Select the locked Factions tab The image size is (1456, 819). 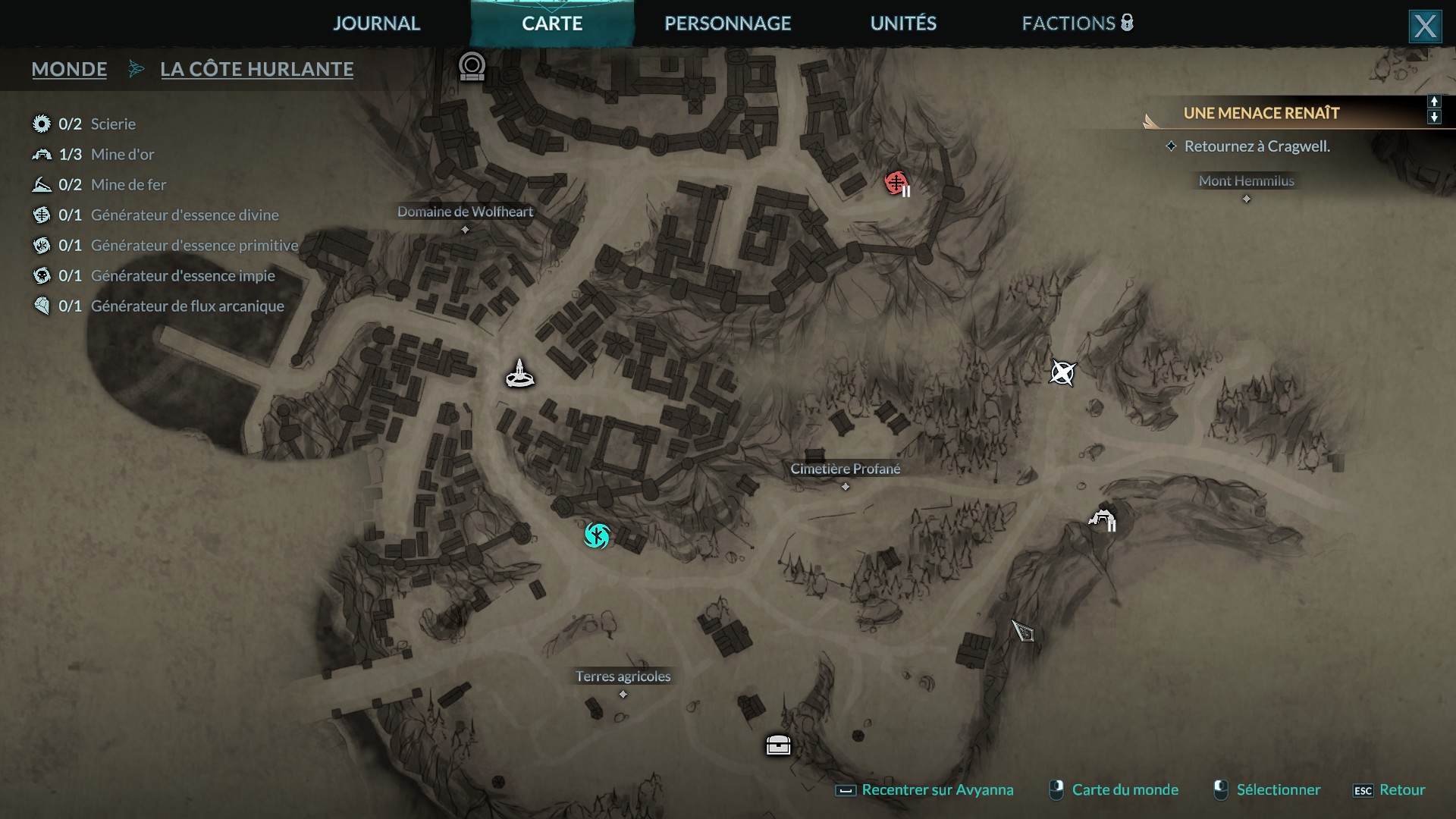tap(1077, 24)
